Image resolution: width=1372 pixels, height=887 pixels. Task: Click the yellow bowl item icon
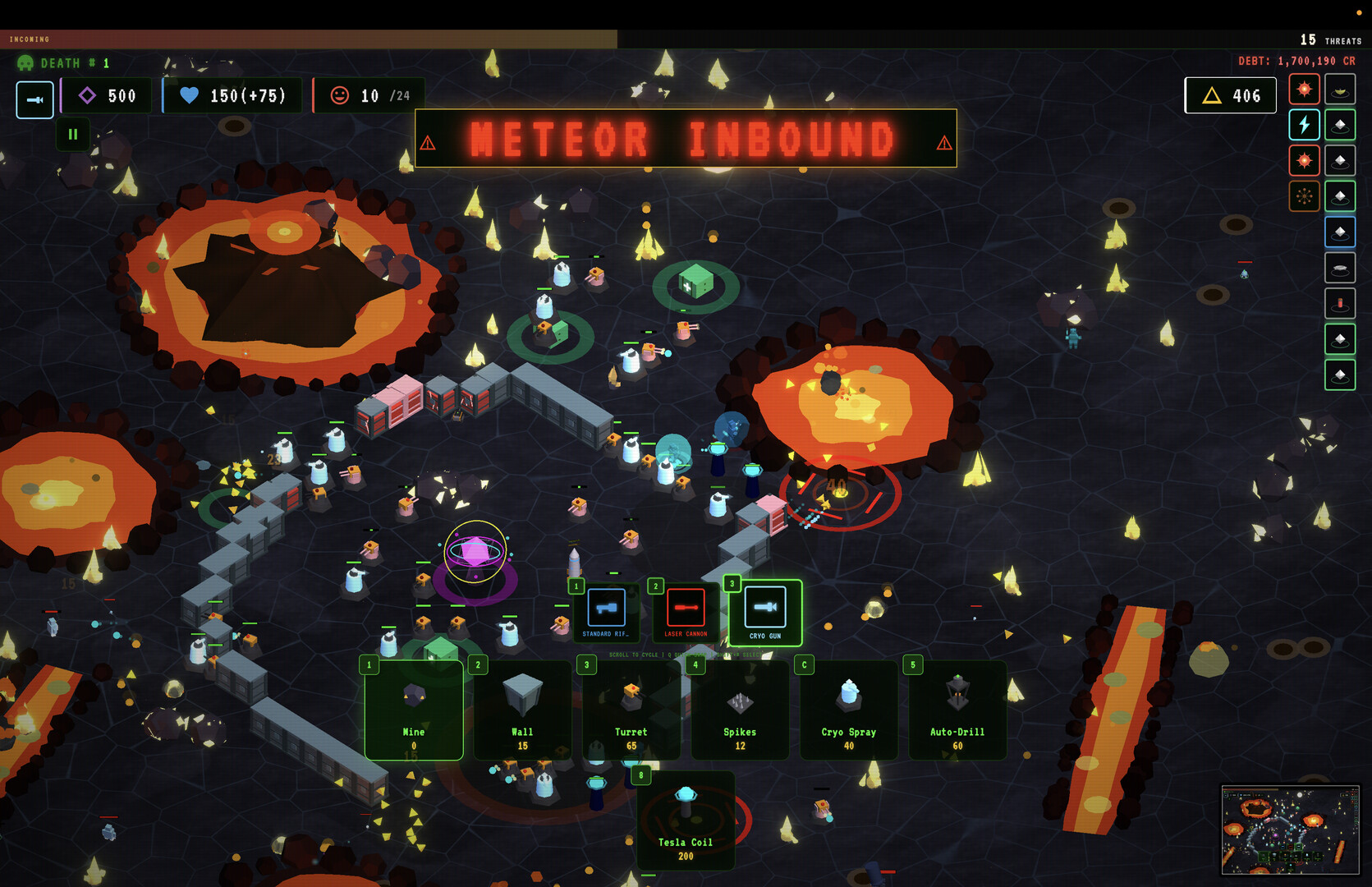pyautogui.click(x=1340, y=90)
